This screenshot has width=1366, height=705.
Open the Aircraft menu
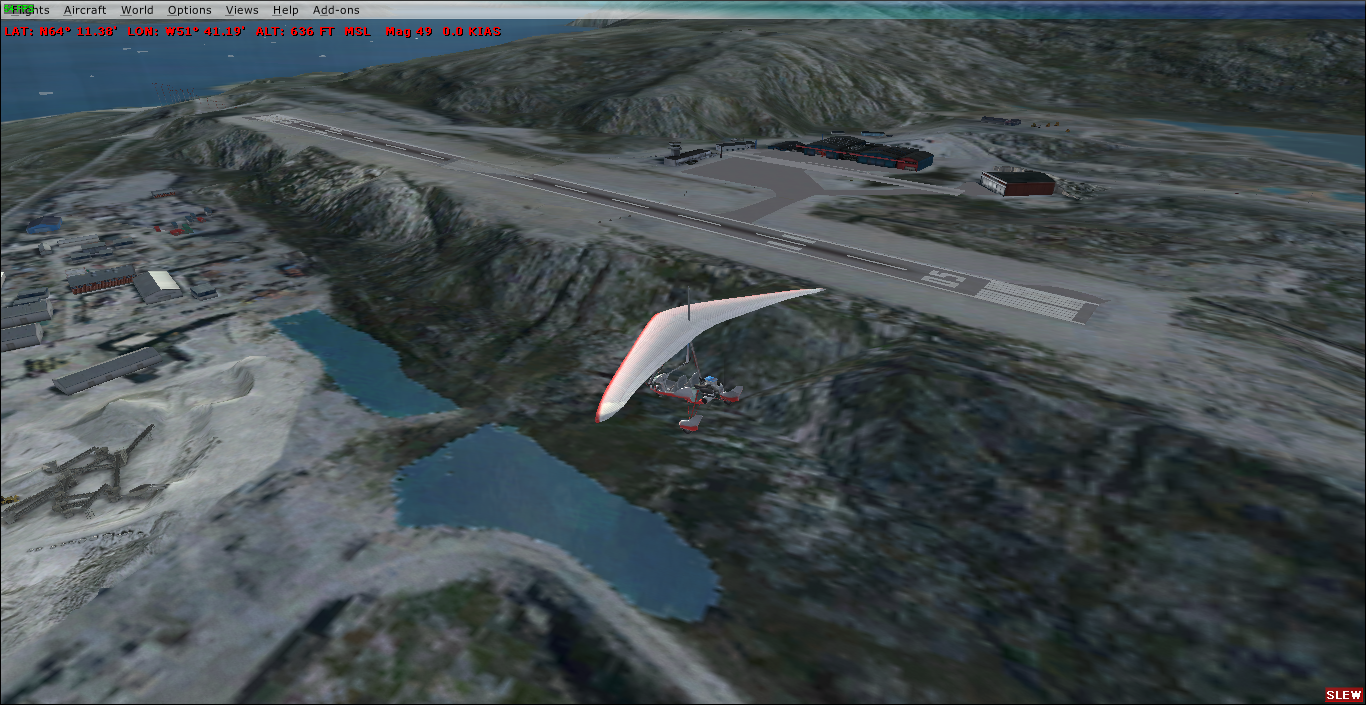tap(84, 10)
